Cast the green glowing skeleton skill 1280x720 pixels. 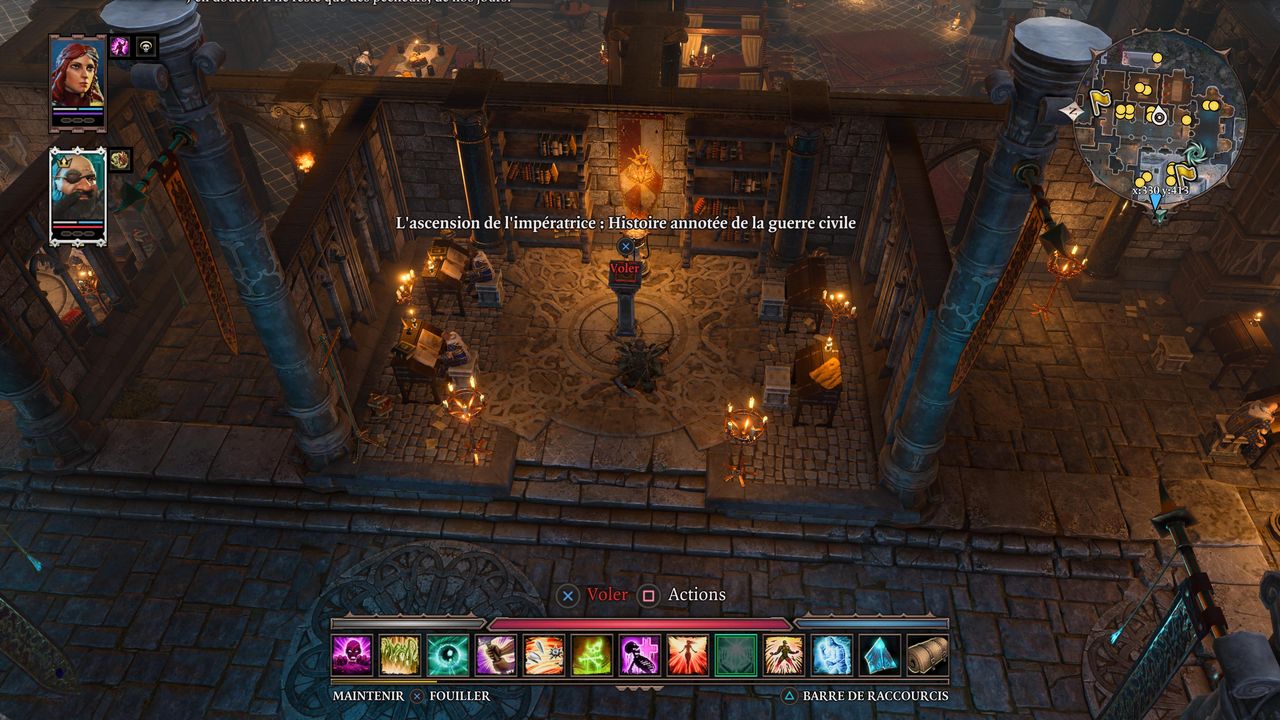click(592, 655)
